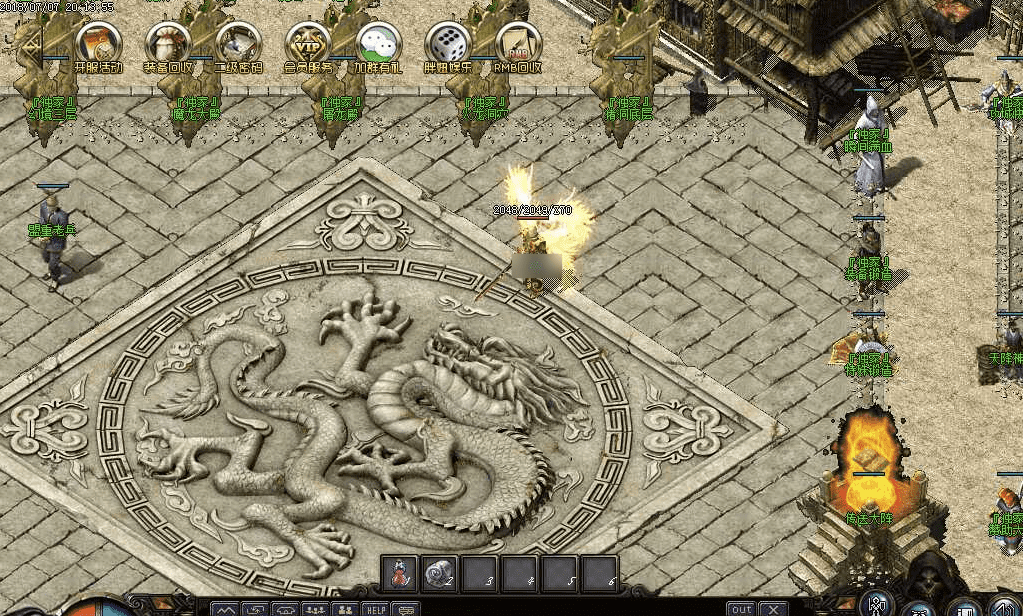The height and width of the screenshot is (616, 1023).
Task: Click the X exit button beside out
Action: pyautogui.click(x=773, y=608)
